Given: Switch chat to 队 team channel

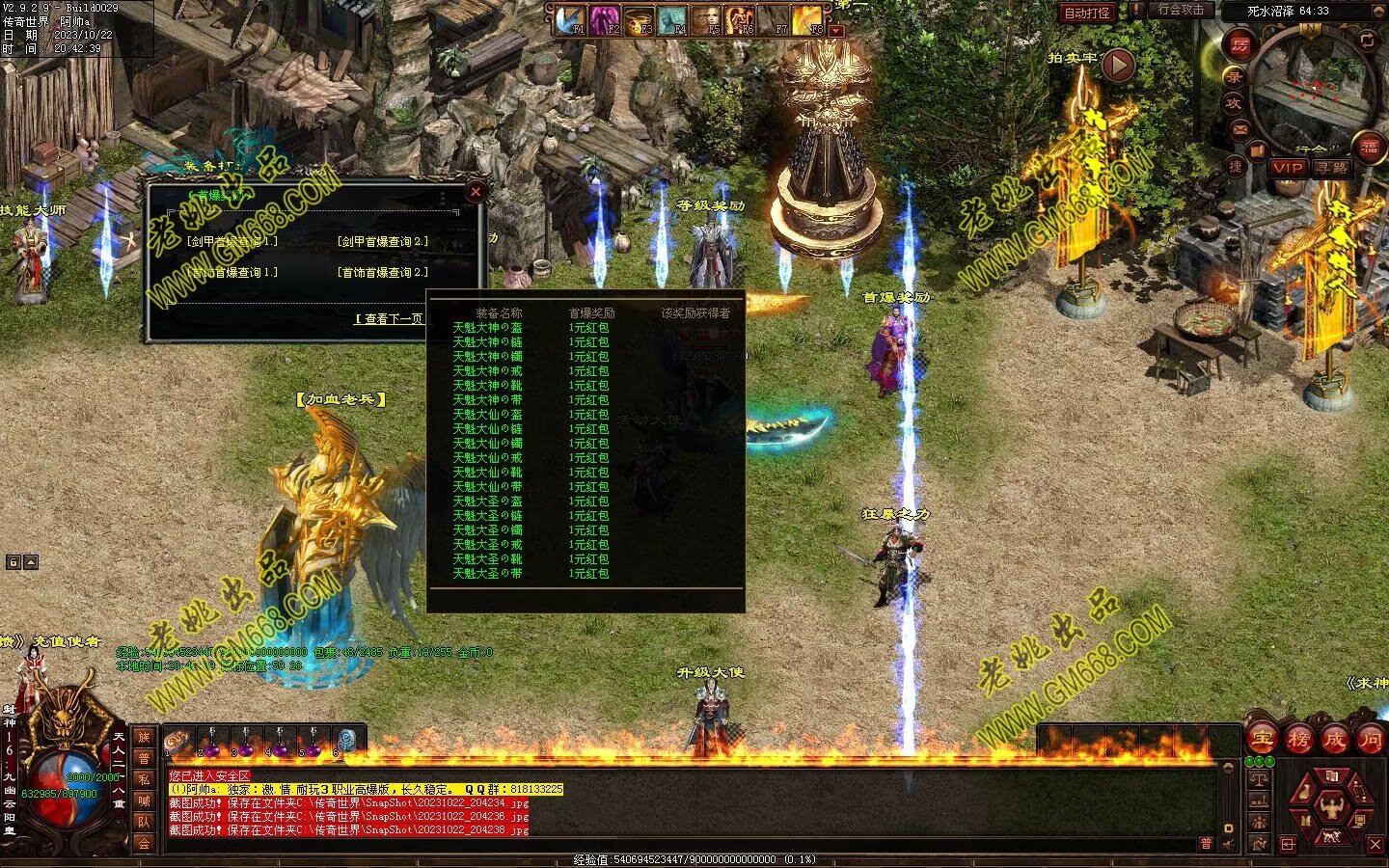Looking at the screenshot, I should (144, 822).
